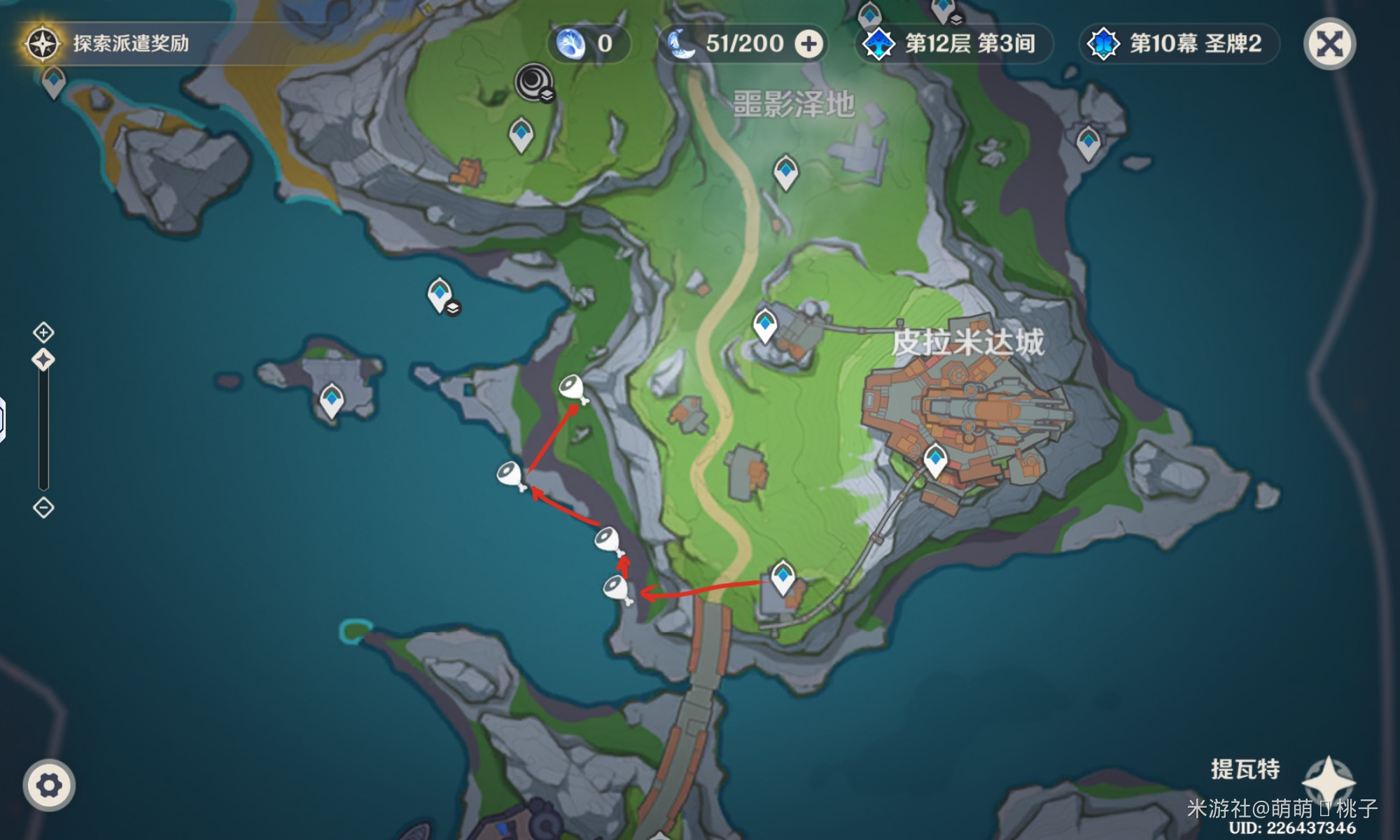
Task: Zoom out the map with minus control
Action: [43, 507]
